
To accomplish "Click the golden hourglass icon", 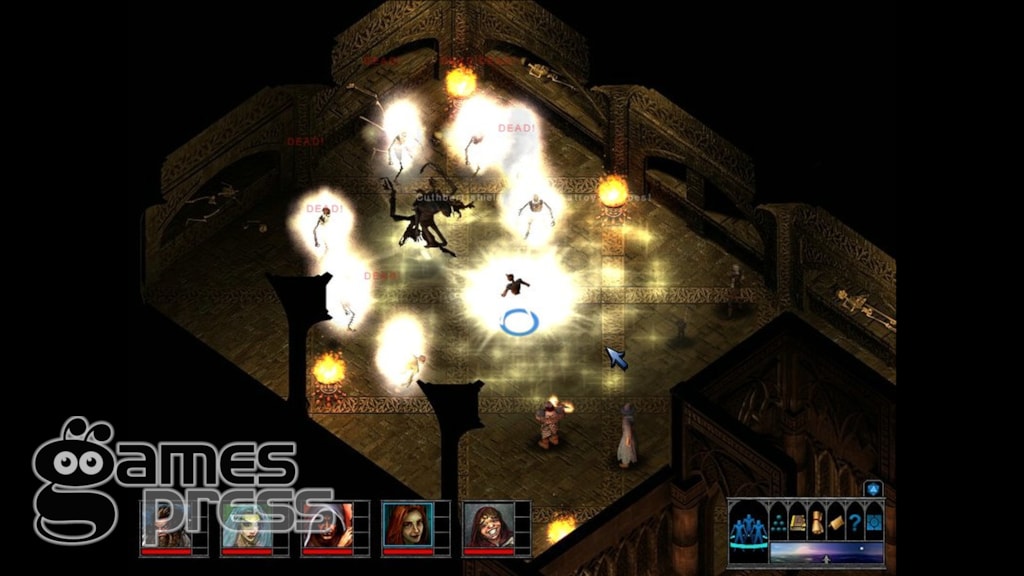I will (x=817, y=521).
